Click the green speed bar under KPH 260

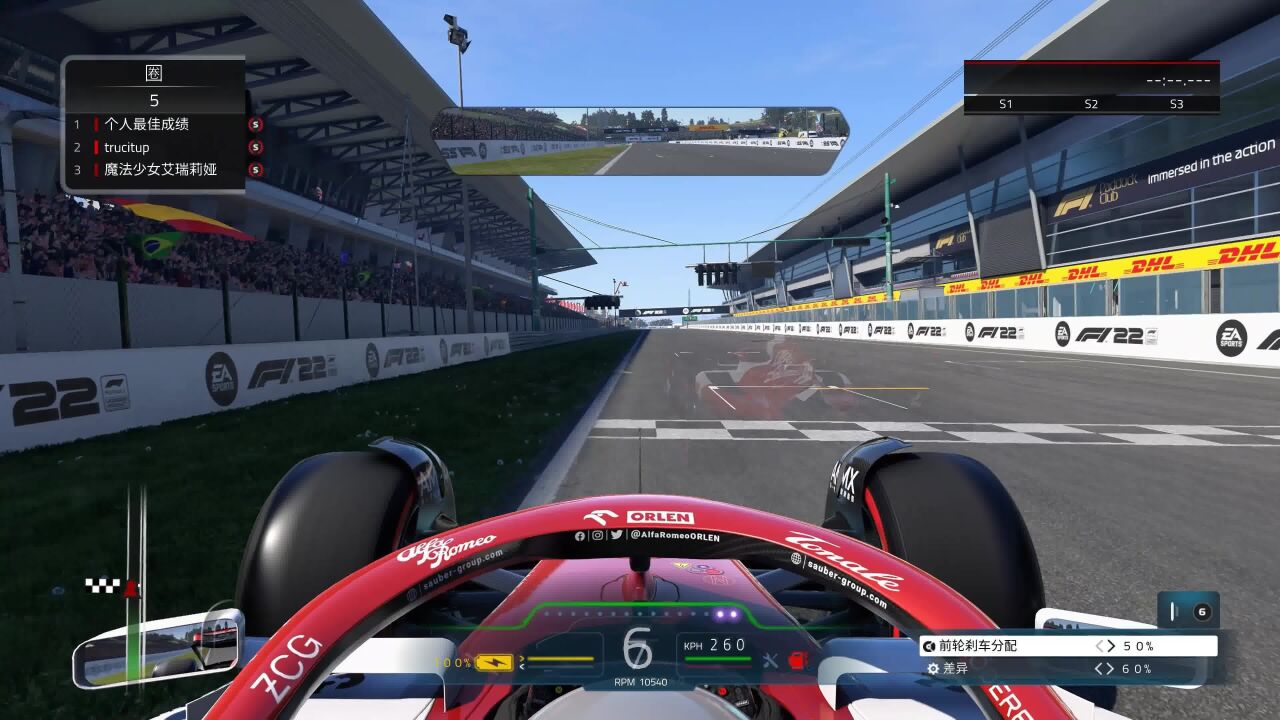coord(718,659)
